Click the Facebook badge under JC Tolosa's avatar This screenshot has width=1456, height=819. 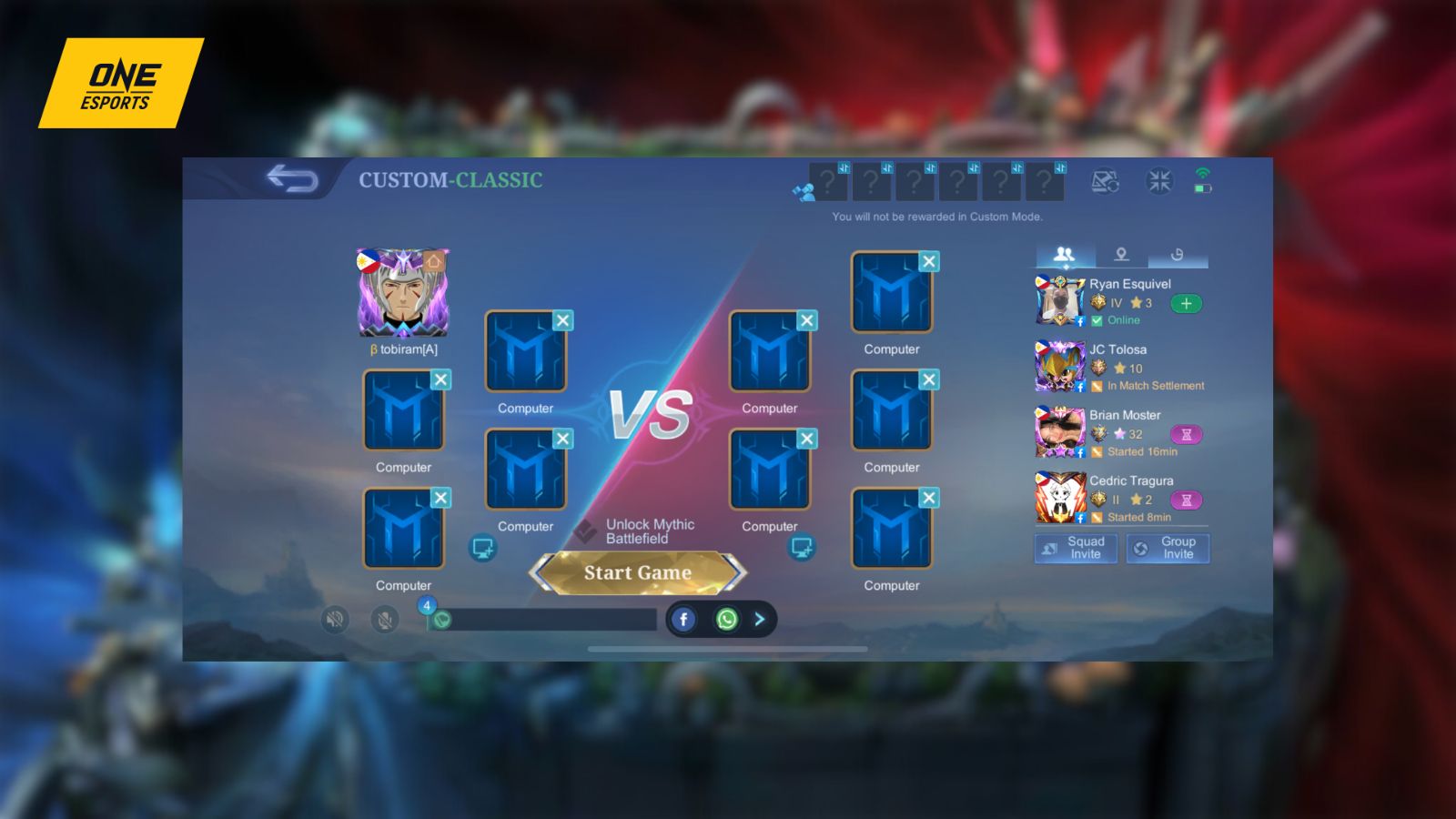[1080, 386]
